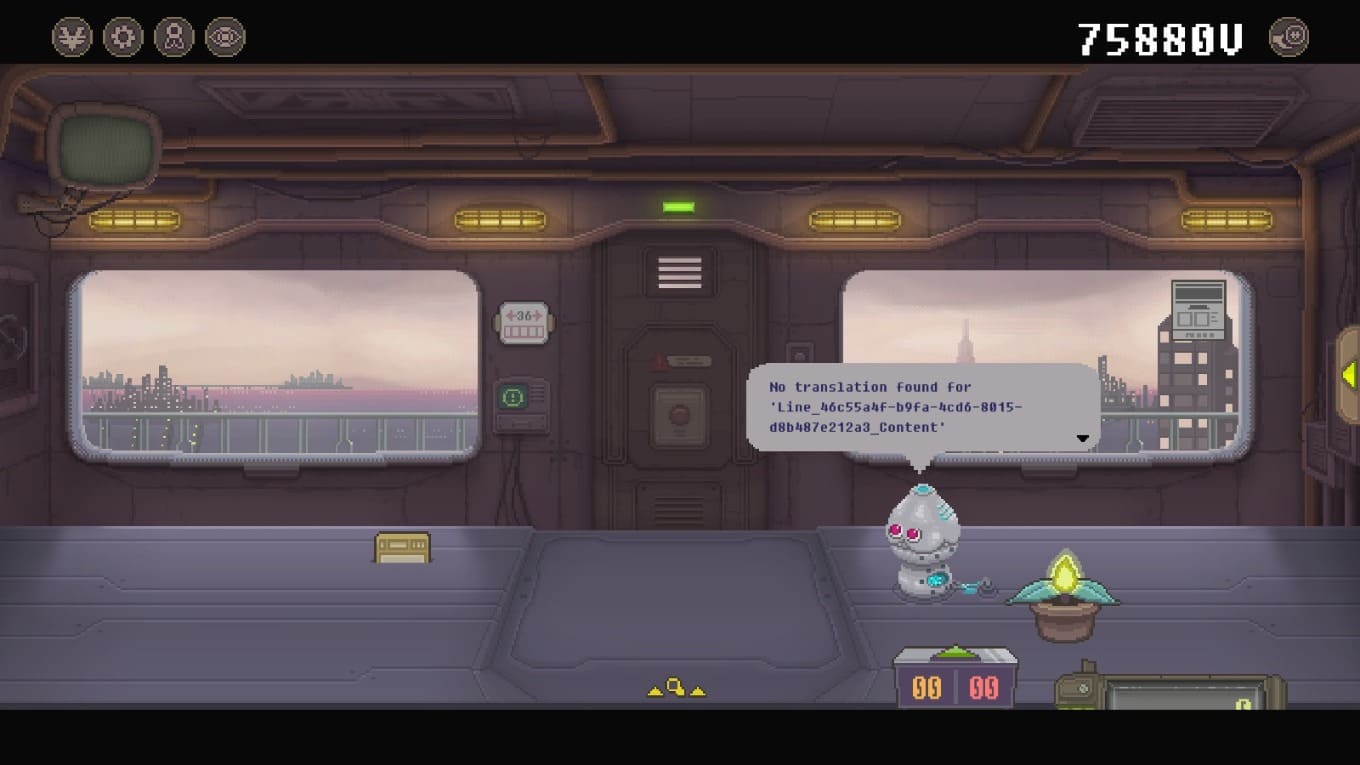
Task: Click the yellow left-arrow tab at the screen edge
Action: point(1349,375)
